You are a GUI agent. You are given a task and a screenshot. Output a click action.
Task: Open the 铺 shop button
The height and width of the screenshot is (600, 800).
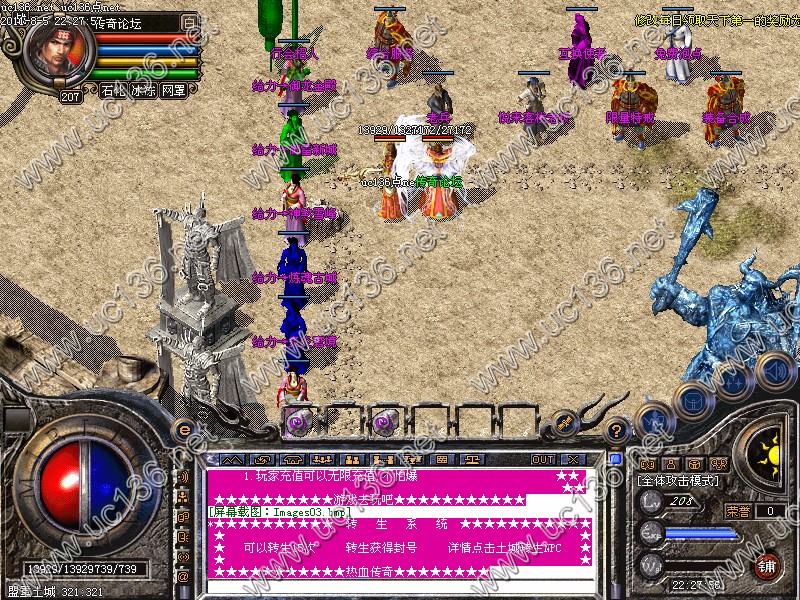click(767, 565)
